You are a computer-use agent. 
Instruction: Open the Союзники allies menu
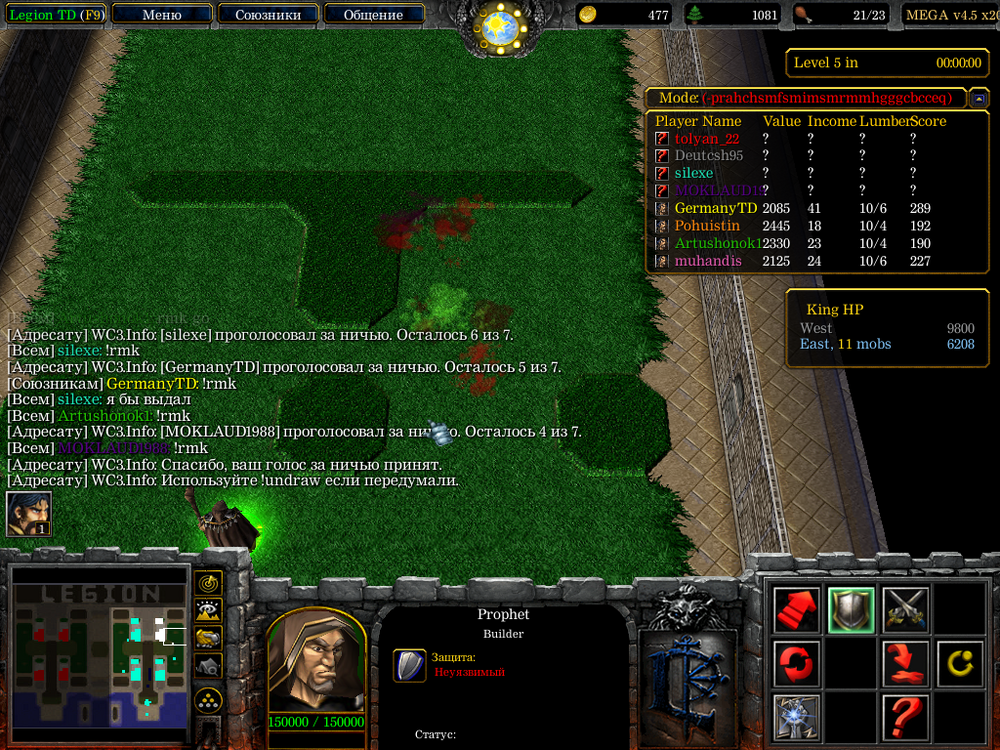coord(267,15)
